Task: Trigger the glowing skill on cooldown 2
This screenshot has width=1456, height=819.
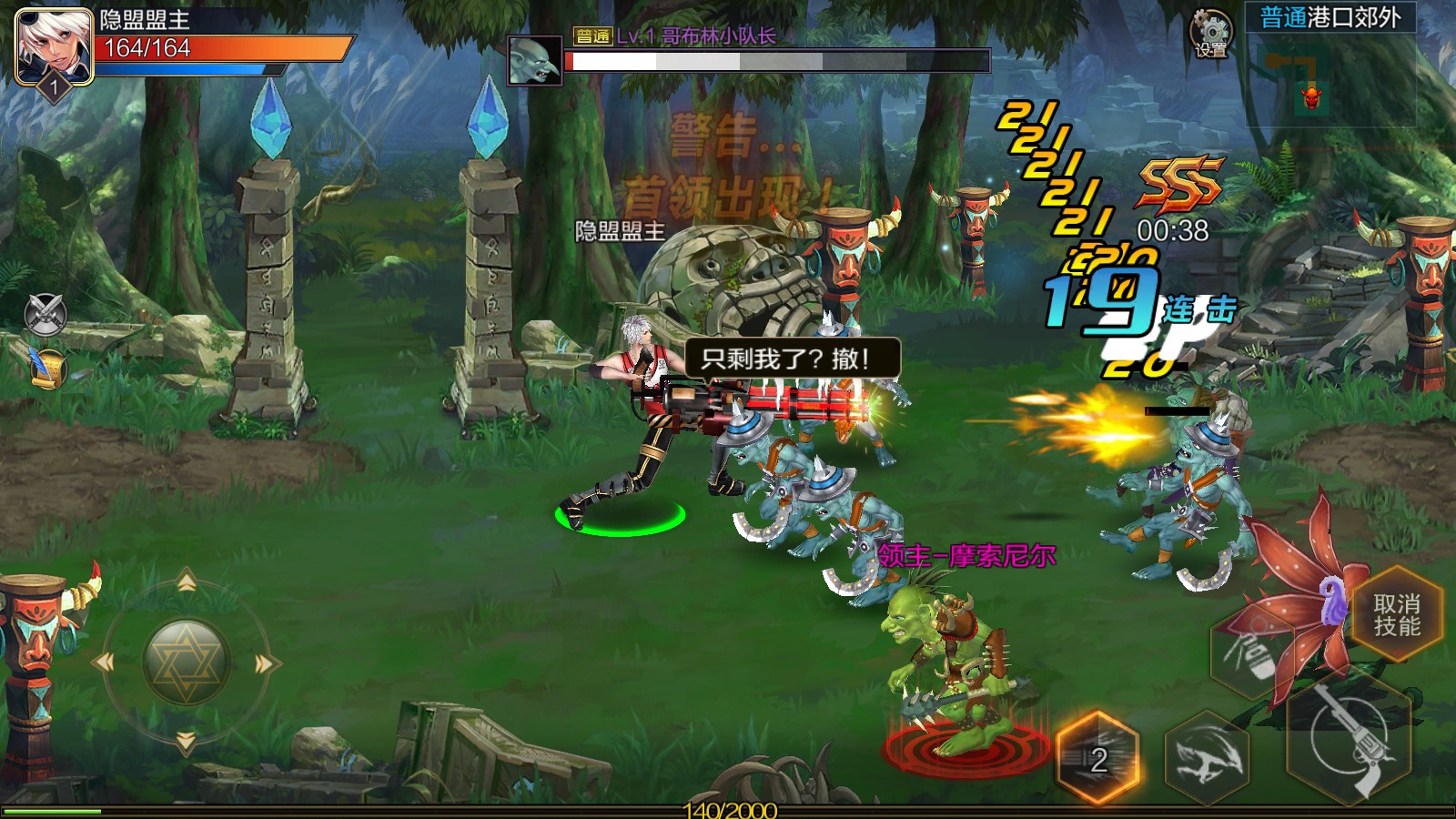Action: coord(1098,758)
